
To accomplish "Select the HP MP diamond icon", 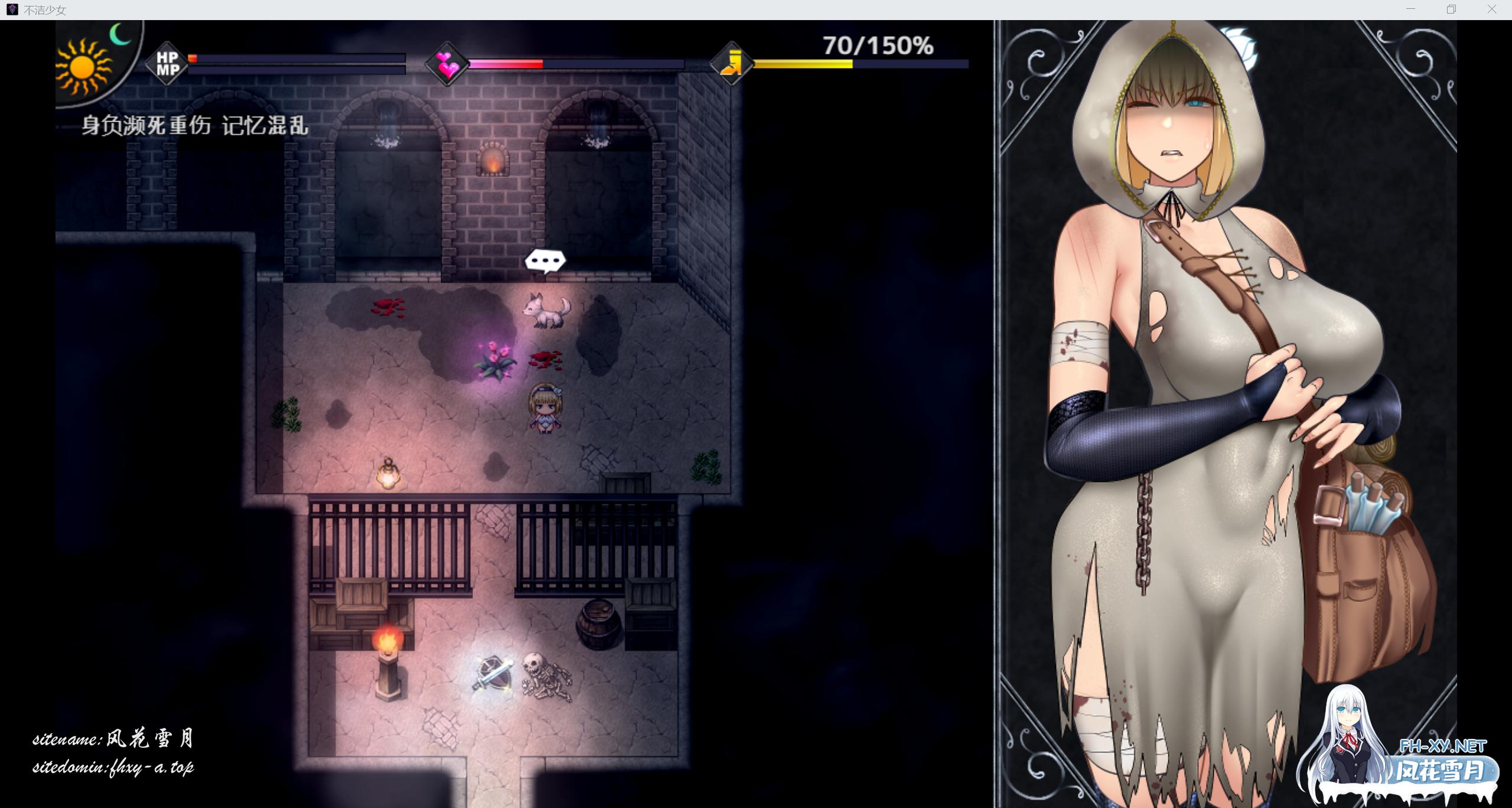I will [167, 64].
